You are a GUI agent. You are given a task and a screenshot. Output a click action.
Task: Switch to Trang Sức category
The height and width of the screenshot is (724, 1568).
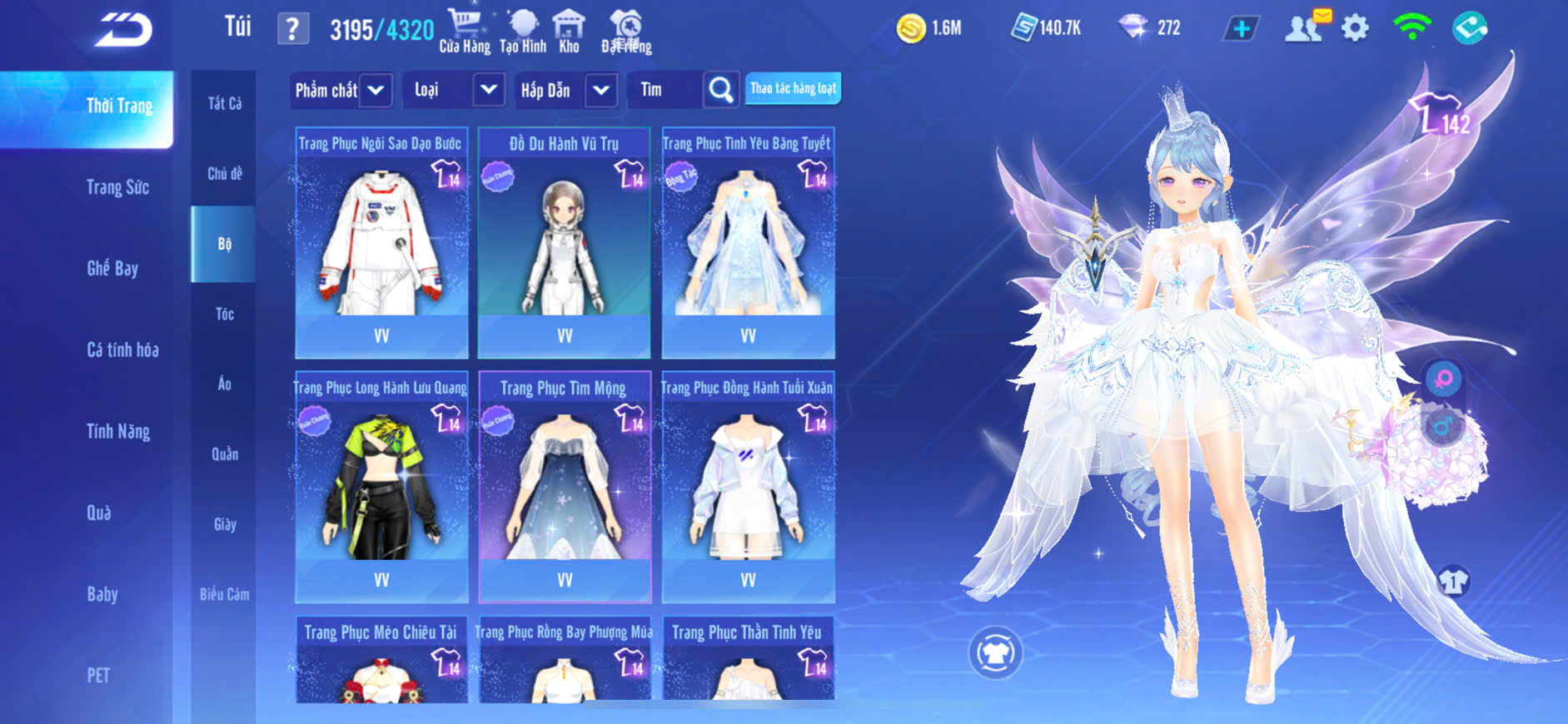coord(117,187)
